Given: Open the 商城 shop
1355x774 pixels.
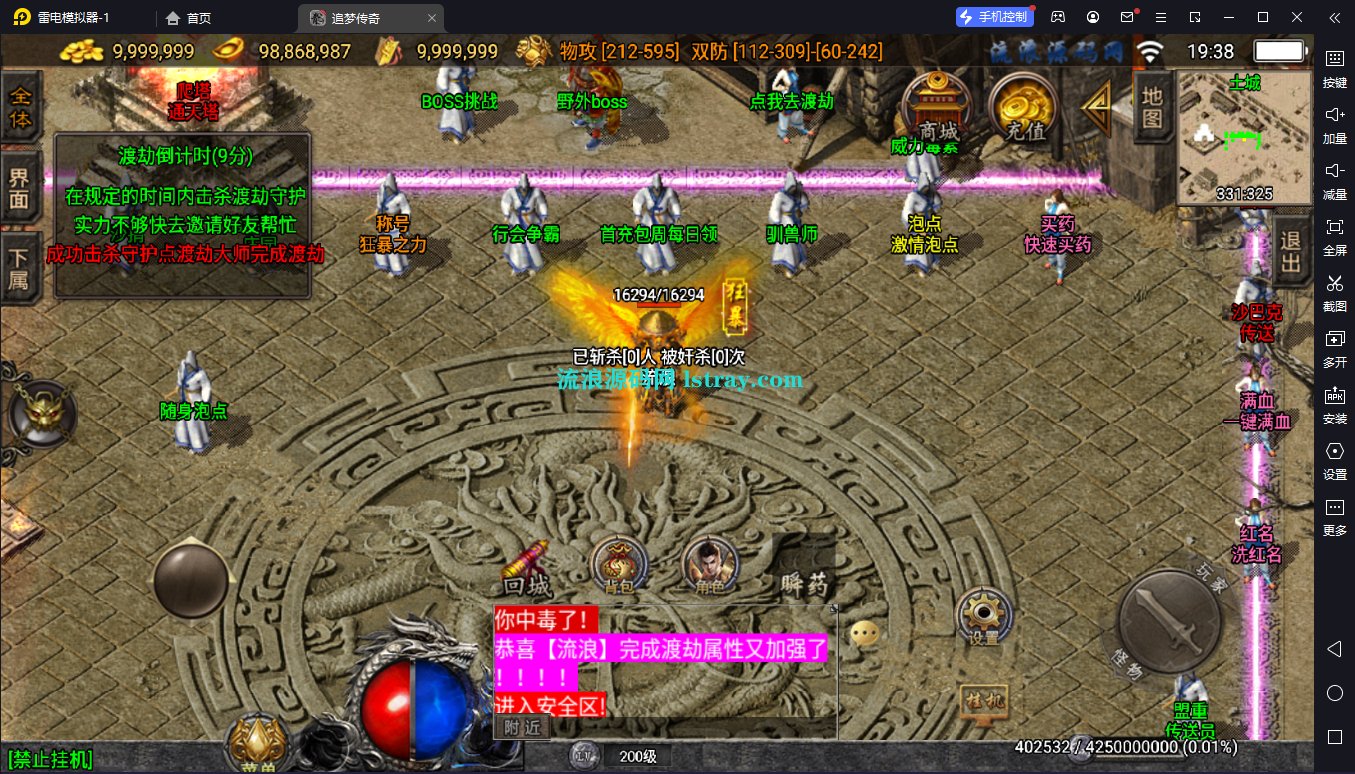Looking at the screenshot, I should tap(938, 109).
